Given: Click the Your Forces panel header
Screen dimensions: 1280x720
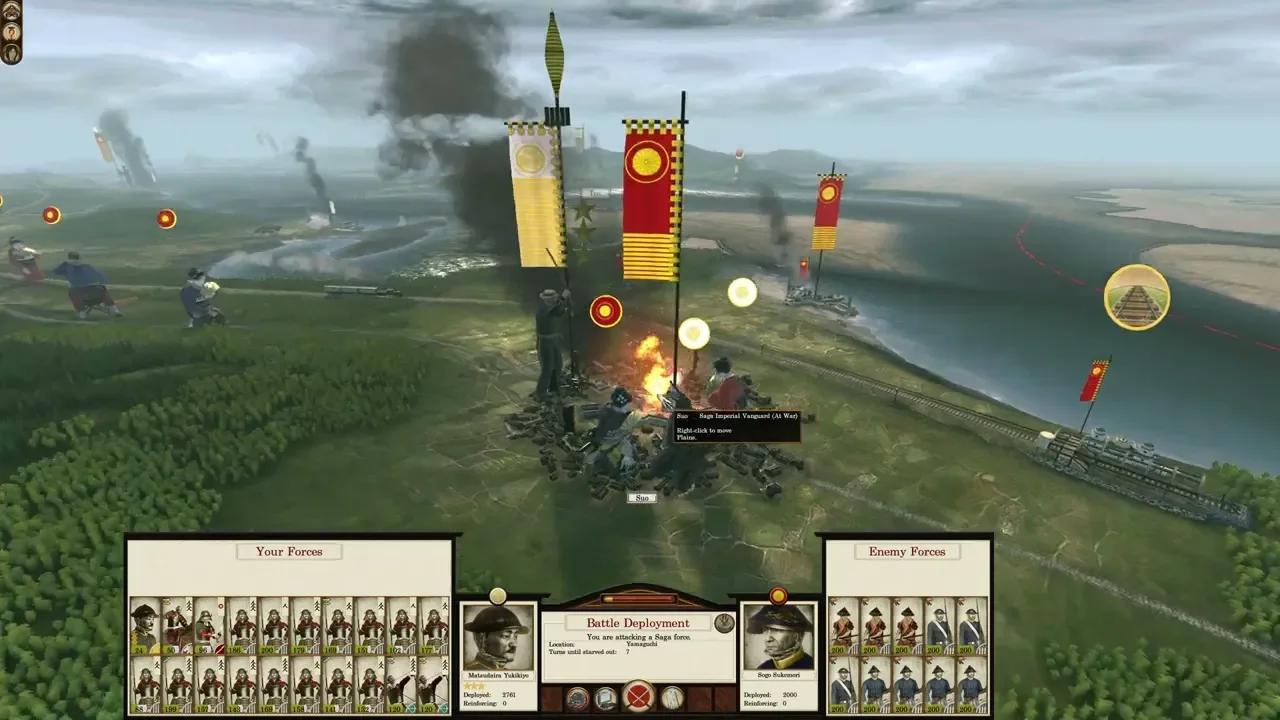Looking at the screenshot, I should 289,551.
